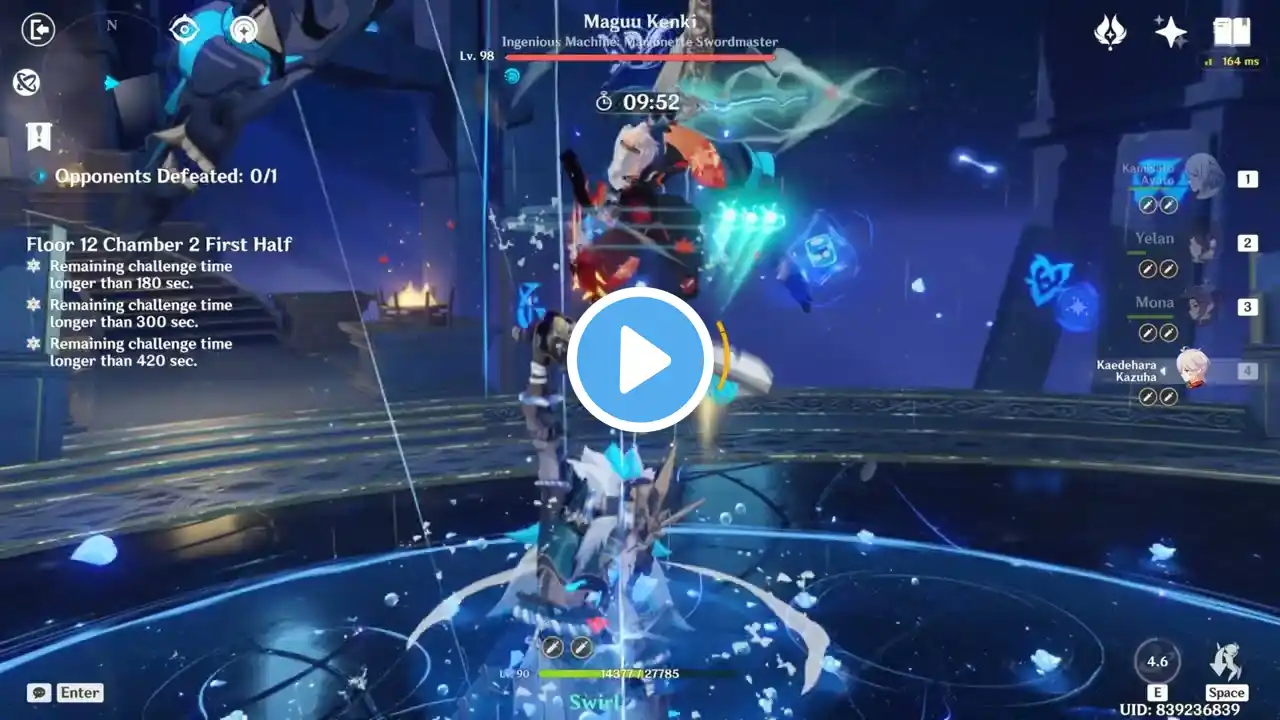Image resolution: width=1280 pixels, height=720 pixels.
Task: Open the Wish menu icon
Action: pos(1110,33)
